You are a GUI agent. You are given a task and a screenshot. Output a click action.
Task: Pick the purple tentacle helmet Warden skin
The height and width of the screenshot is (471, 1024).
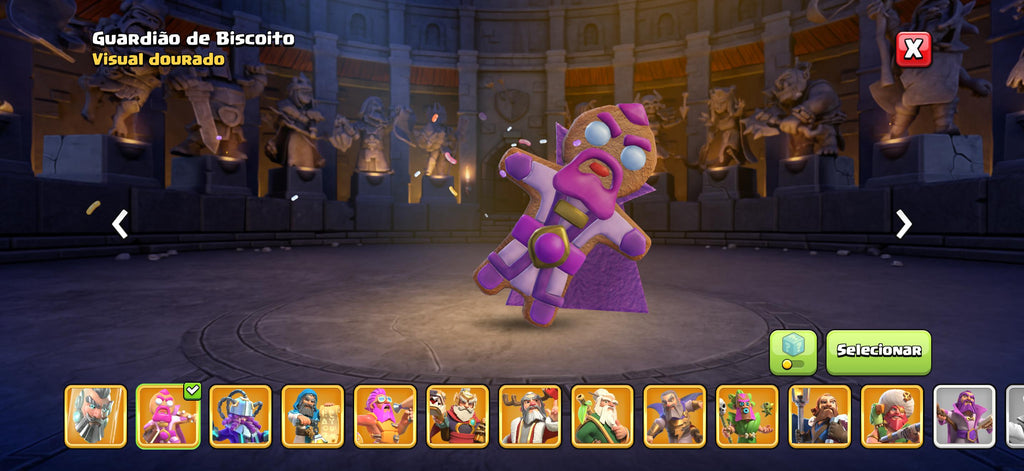pos(240,416)
